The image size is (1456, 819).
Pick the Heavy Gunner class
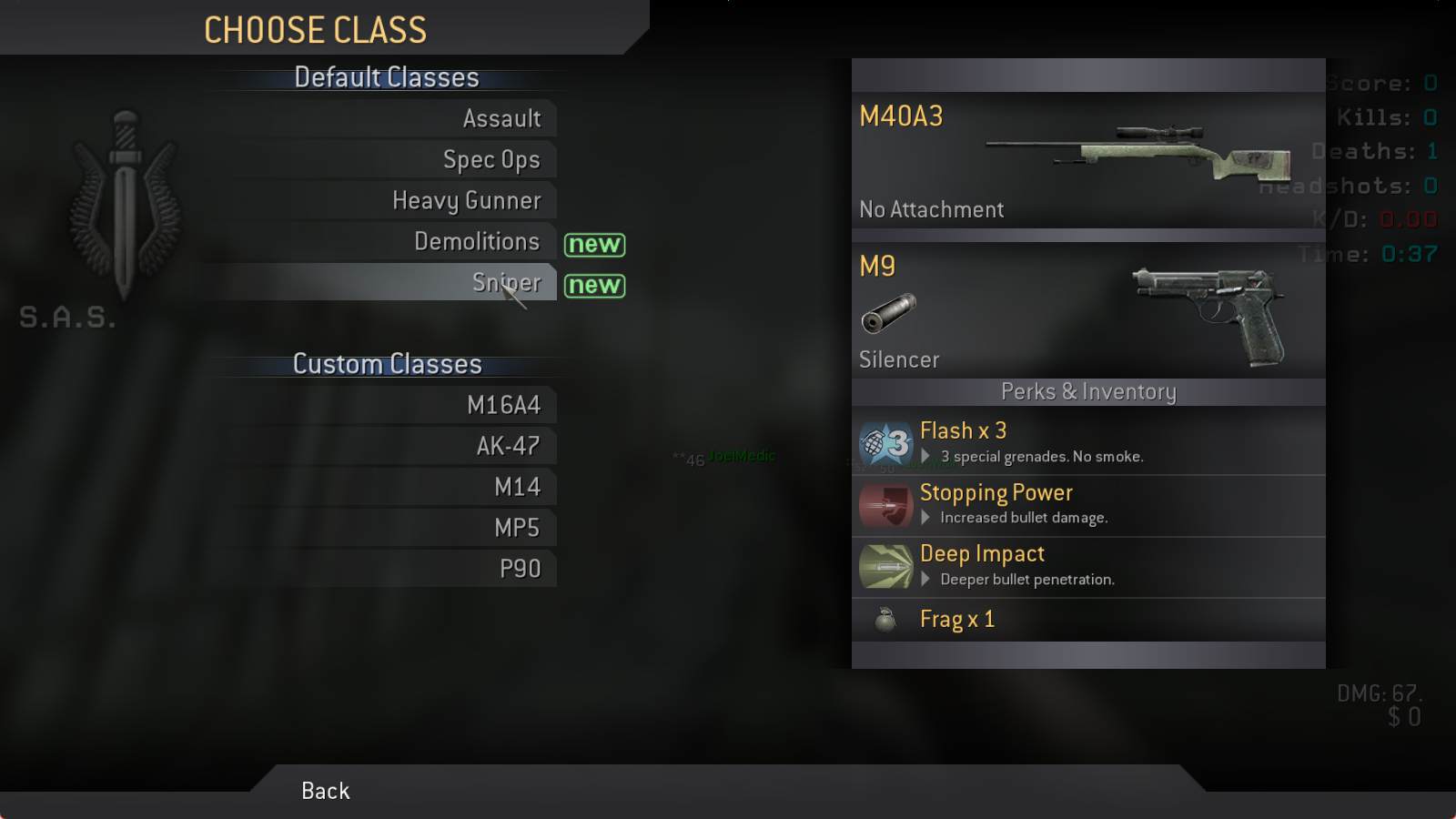click(466, 201)
